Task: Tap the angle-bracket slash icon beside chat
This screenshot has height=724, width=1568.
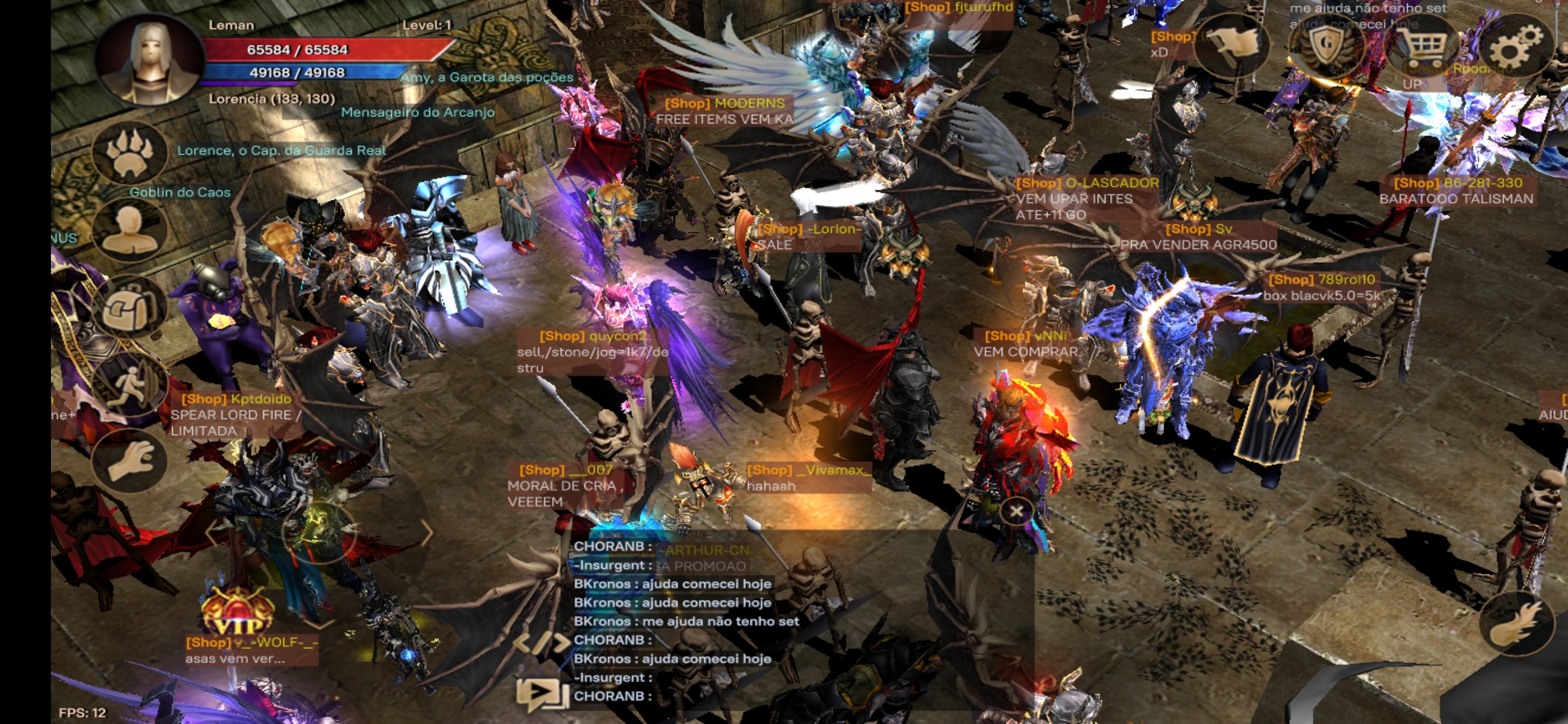Action: (x=540, y=642)
